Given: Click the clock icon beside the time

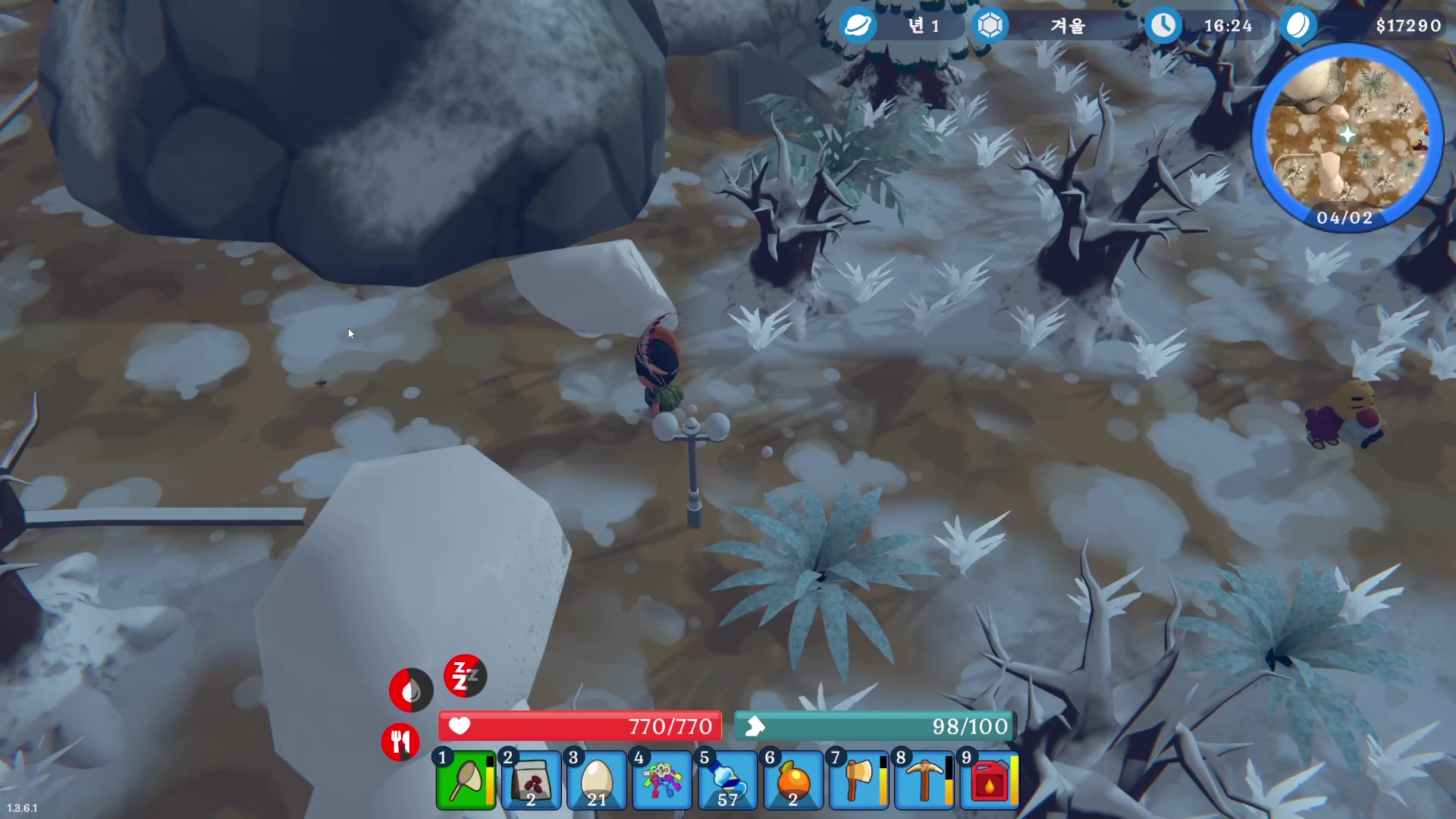Looking at the screenshot, I should 1163,26.
